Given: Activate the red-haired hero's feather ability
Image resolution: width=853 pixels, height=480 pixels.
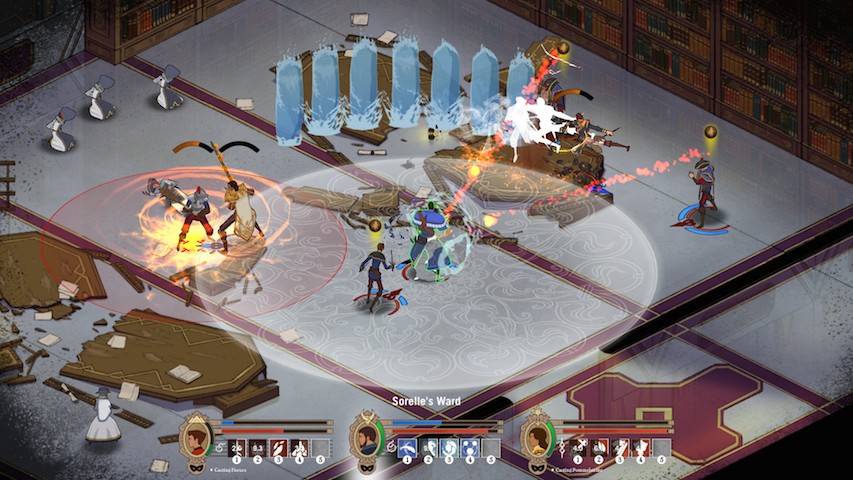Looking at the screenshot, I should click(x=279, y=447).
